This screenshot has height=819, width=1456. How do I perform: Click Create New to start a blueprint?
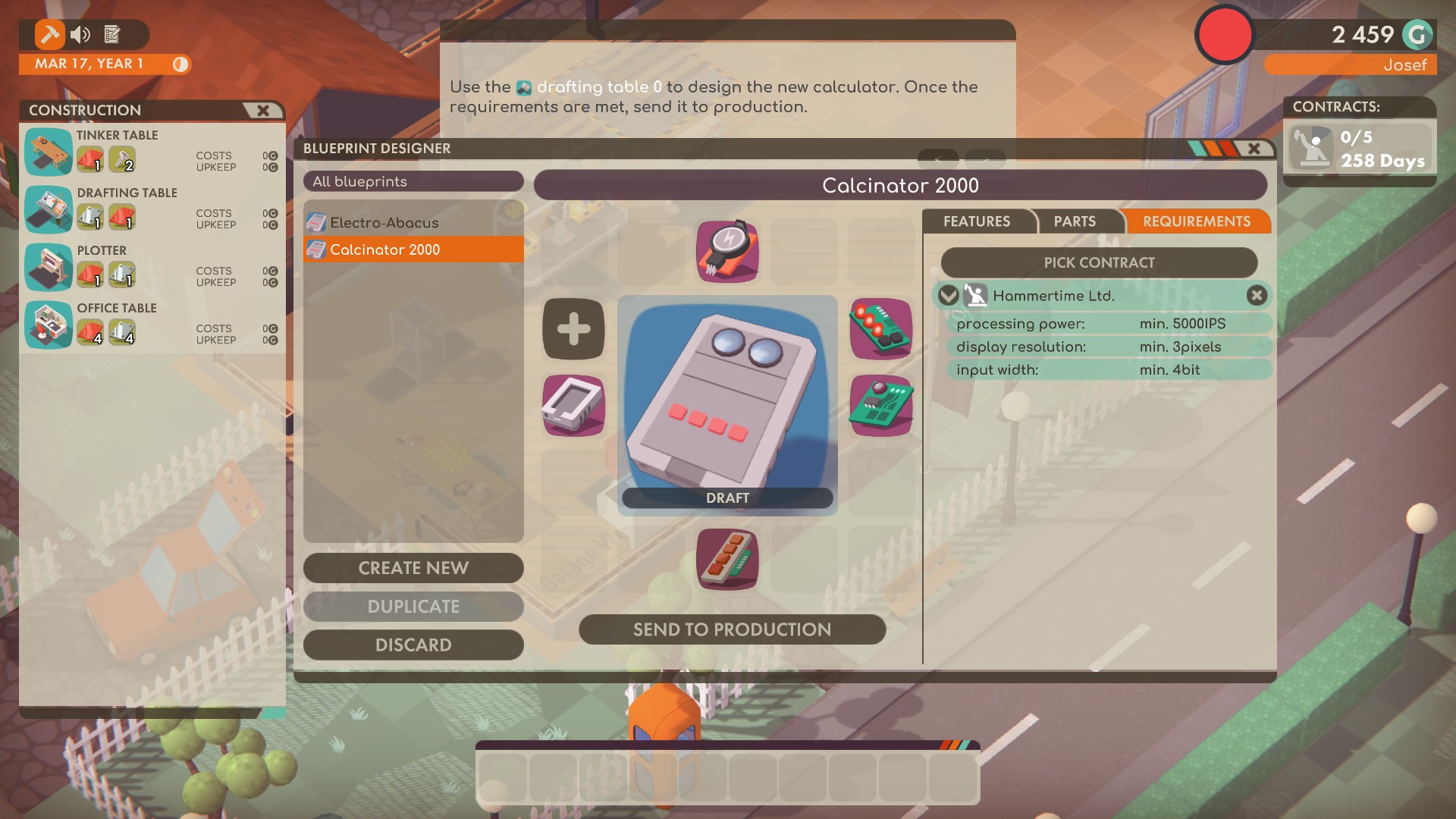(413, 568)
